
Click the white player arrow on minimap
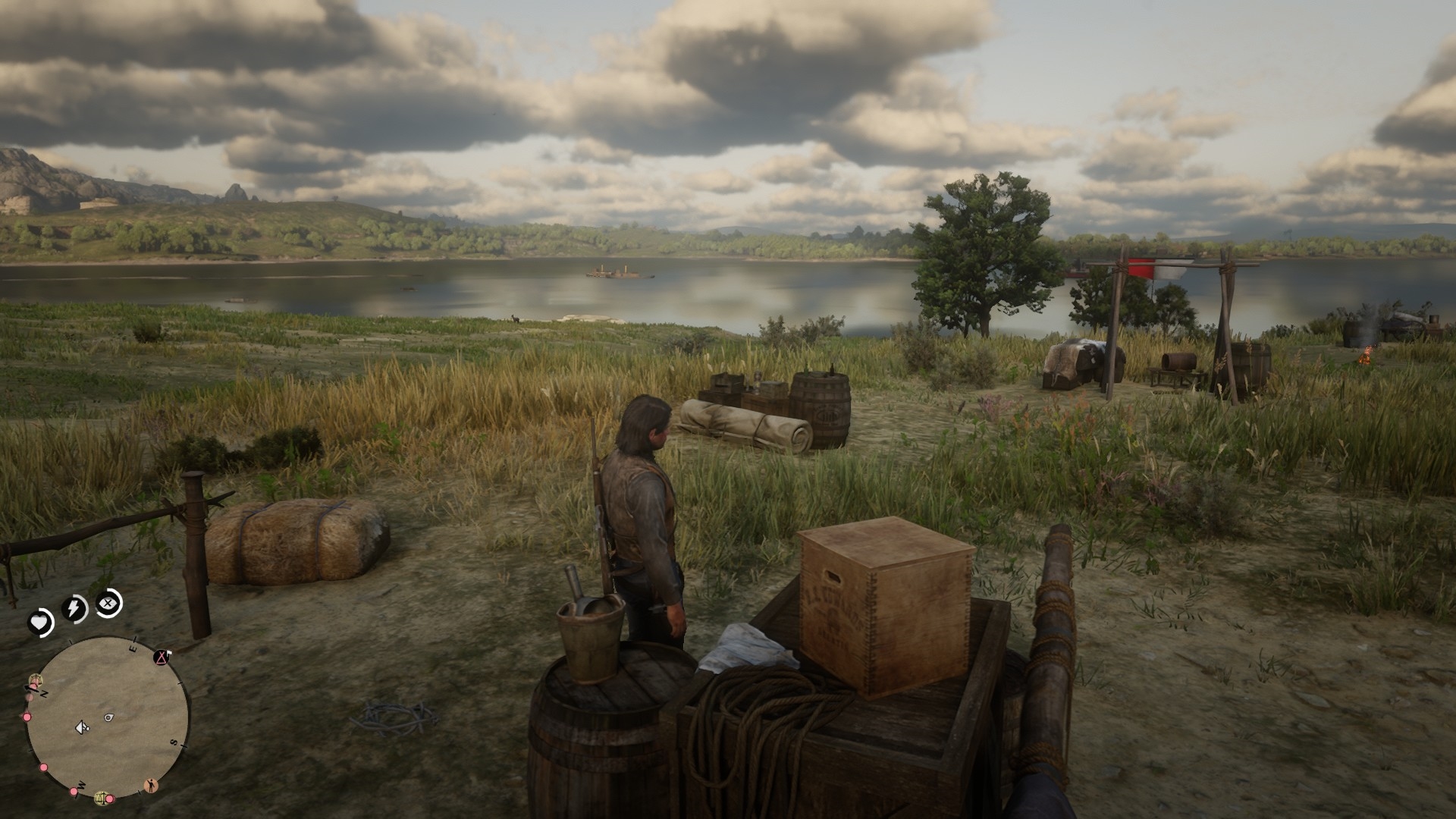coord(80,728)
